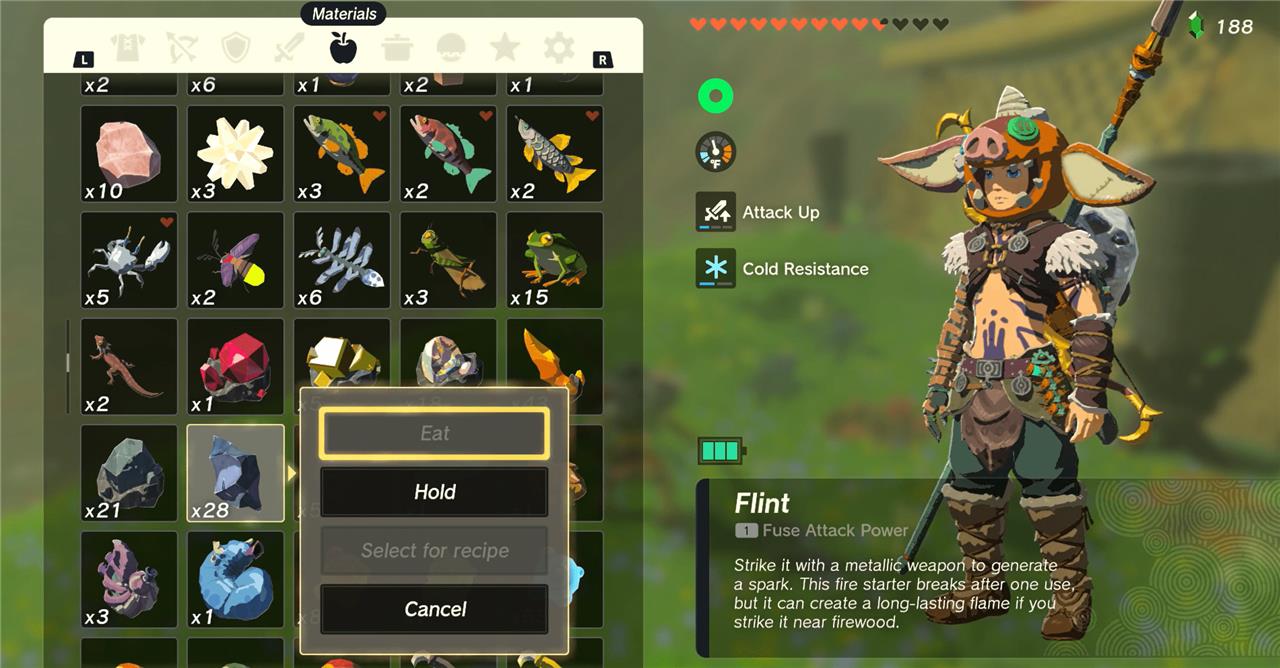Pick the green frog slot
Viewport: 1280px width, 668px height.
[555, 260]
